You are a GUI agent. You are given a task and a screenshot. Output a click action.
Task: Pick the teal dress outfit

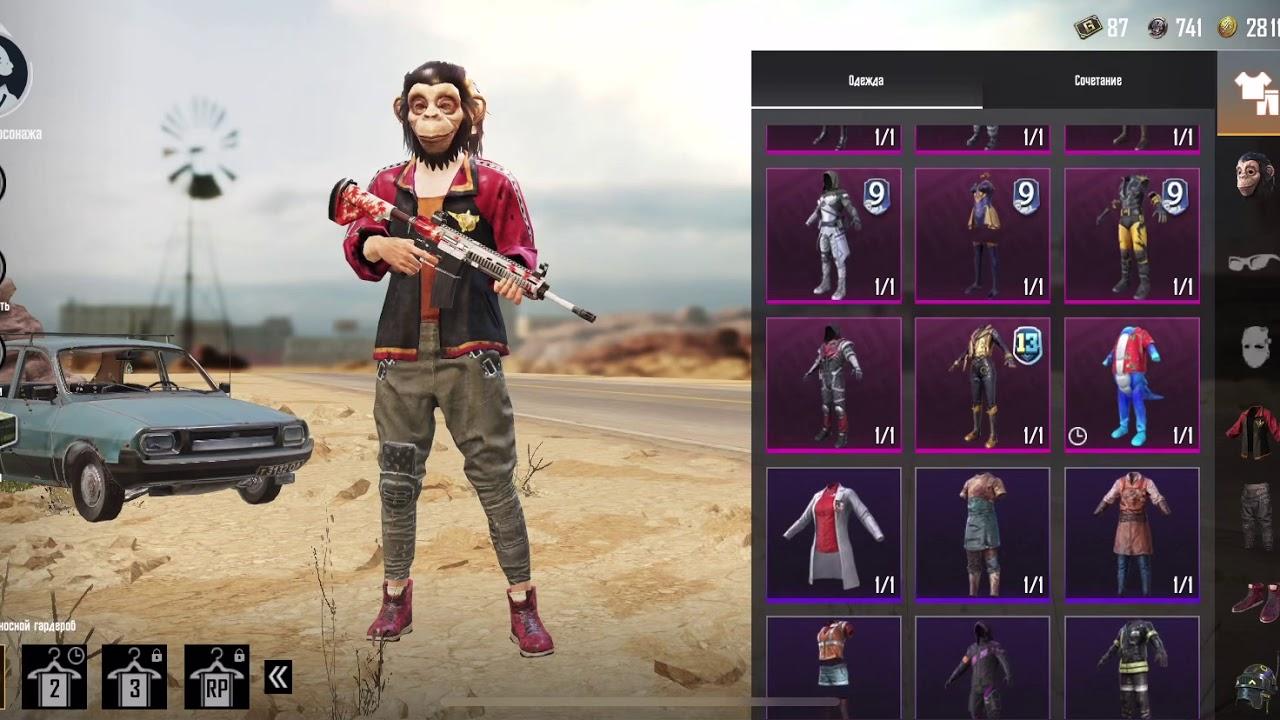tap(982, 535)
